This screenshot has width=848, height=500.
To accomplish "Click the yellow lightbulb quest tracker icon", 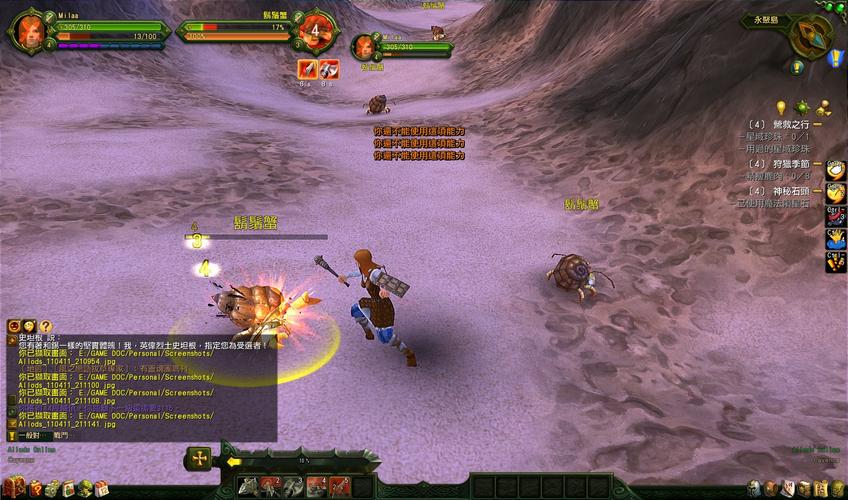I will click(781, 107).
